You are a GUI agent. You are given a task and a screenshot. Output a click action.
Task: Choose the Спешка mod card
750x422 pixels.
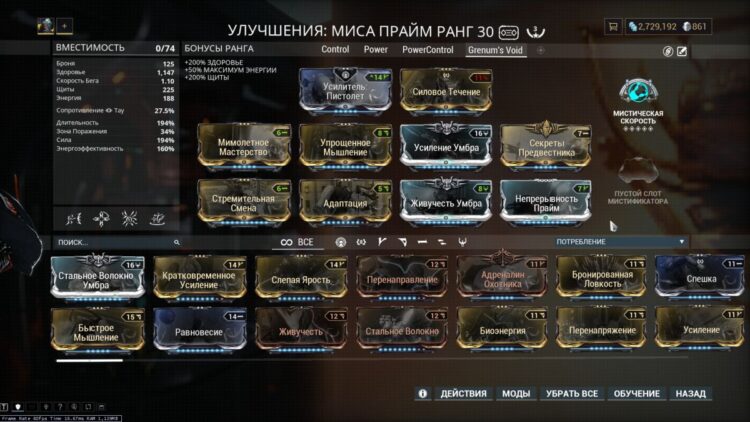[x=703, y=278]
